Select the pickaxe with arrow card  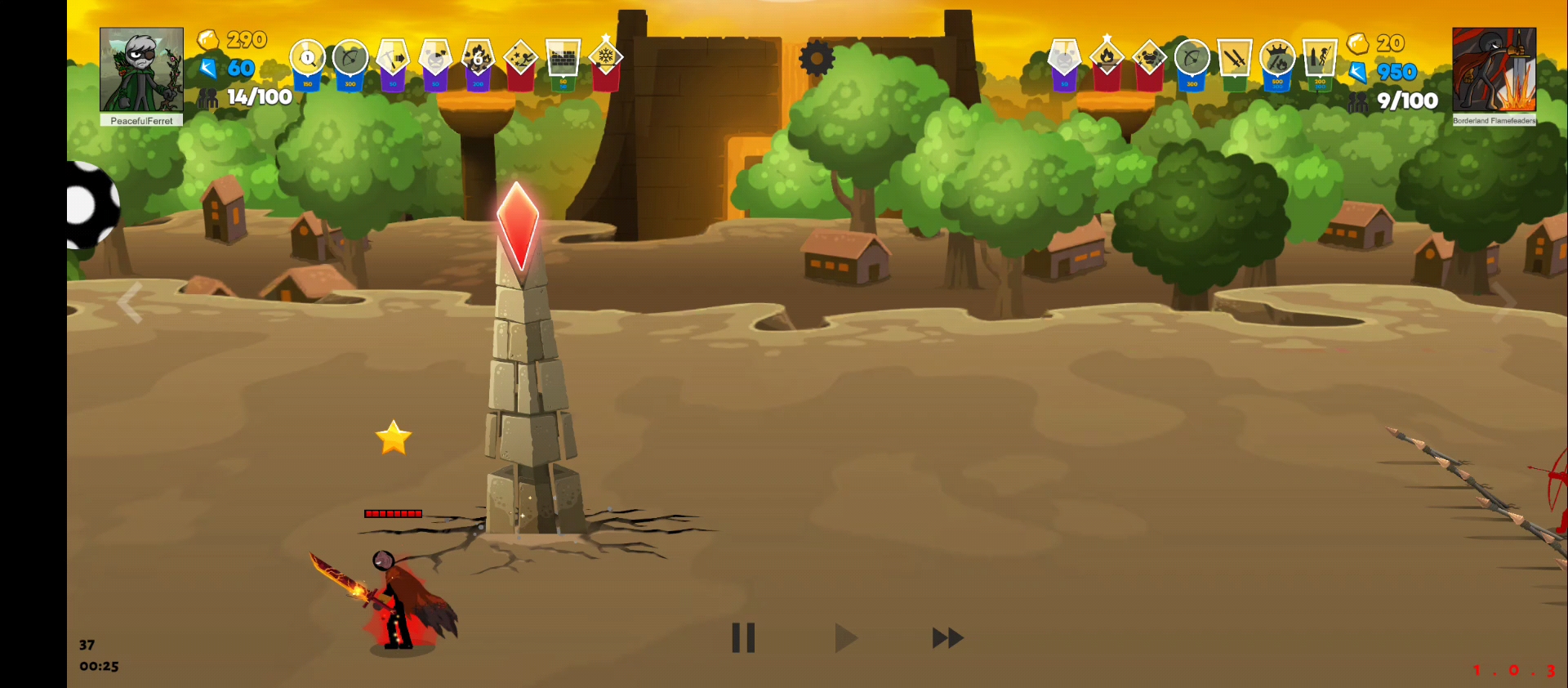coord(393,59)
